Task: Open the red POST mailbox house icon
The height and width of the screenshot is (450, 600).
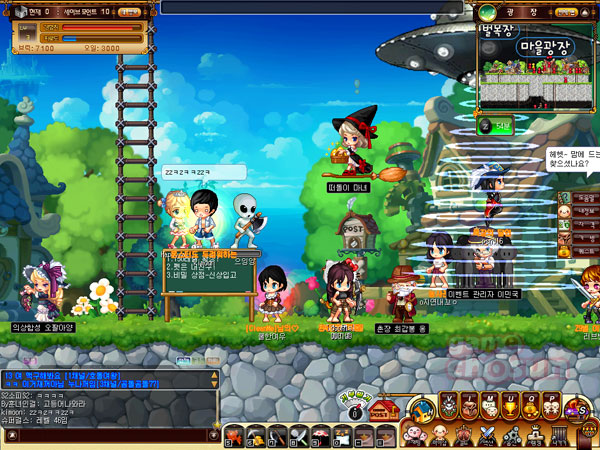Action: pyautogui.click(x=383, y=411)
